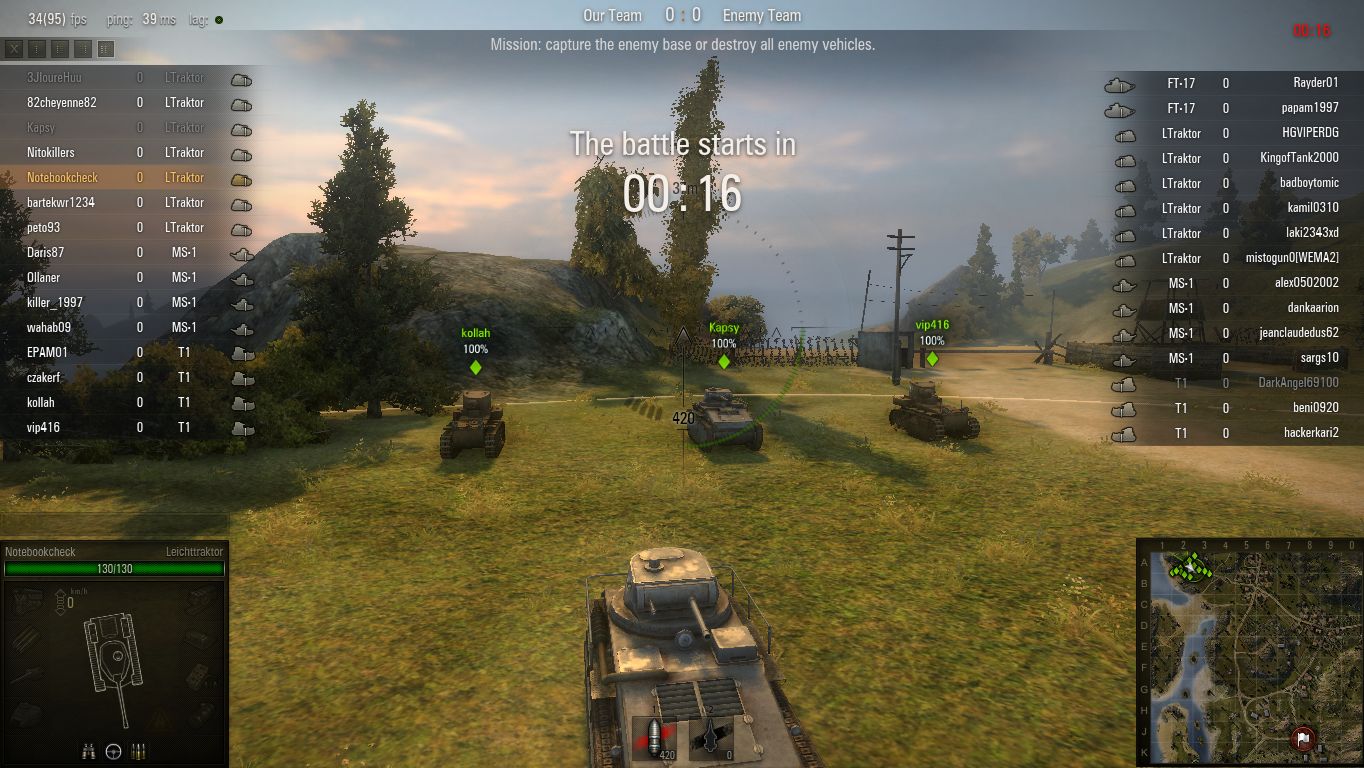Click enemy alex0502002 in the roster
Image resolution: width=1364 pixels, height=768 pixels.
[x=1306, y=283]
